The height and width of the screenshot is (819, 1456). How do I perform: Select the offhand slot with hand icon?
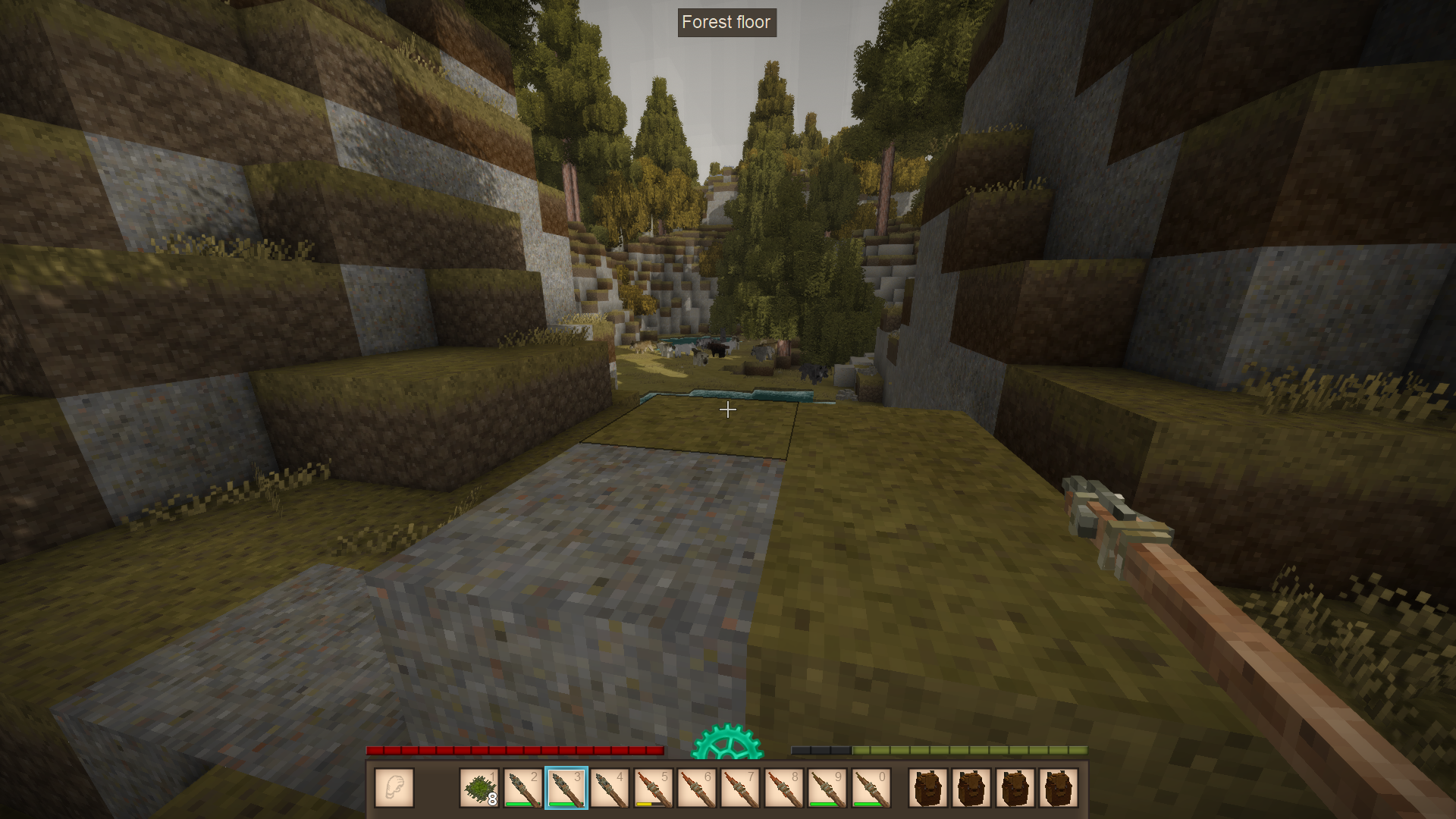point(394,787)
